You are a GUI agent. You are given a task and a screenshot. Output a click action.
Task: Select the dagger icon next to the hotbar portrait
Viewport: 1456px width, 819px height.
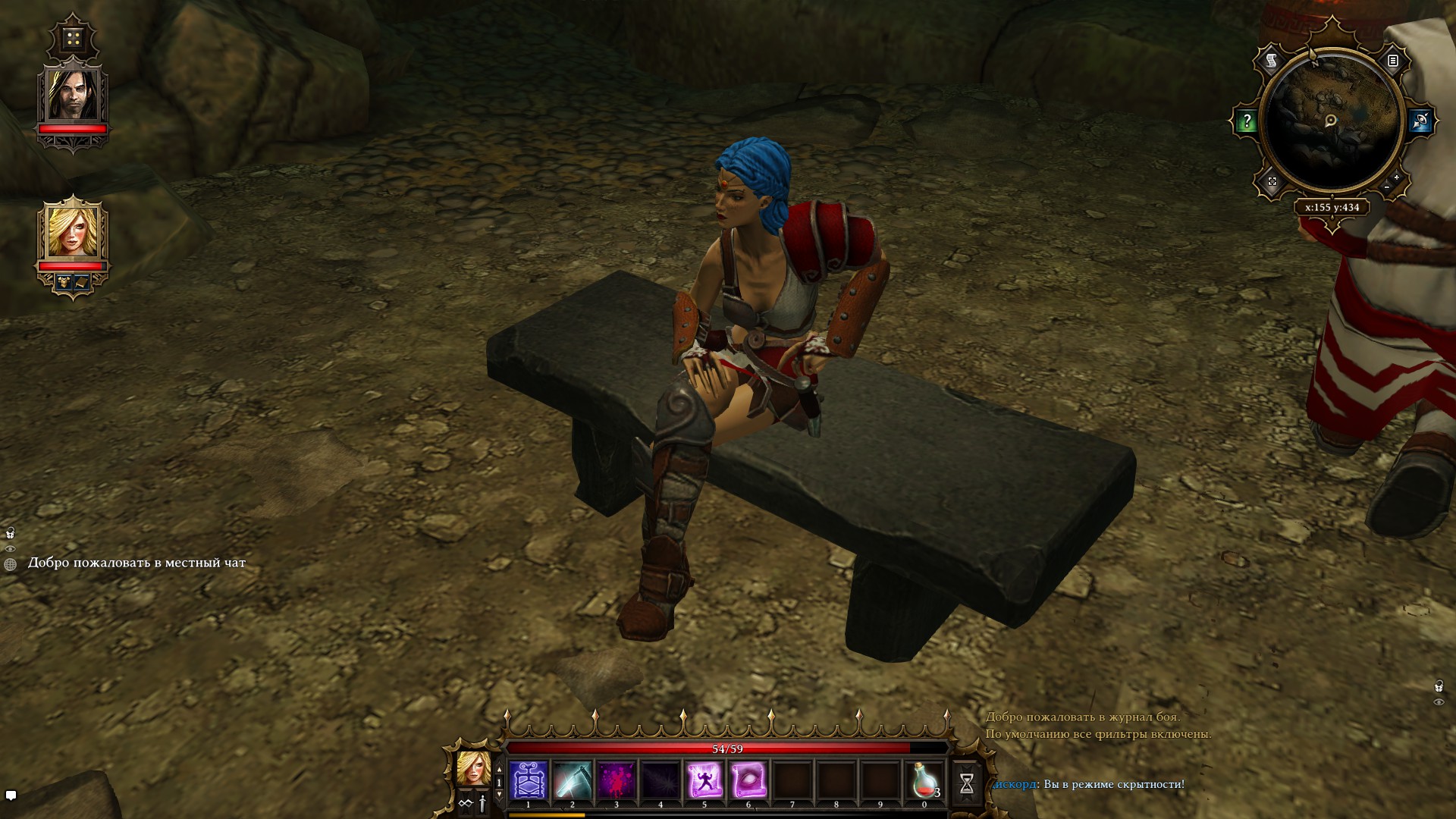482,804
